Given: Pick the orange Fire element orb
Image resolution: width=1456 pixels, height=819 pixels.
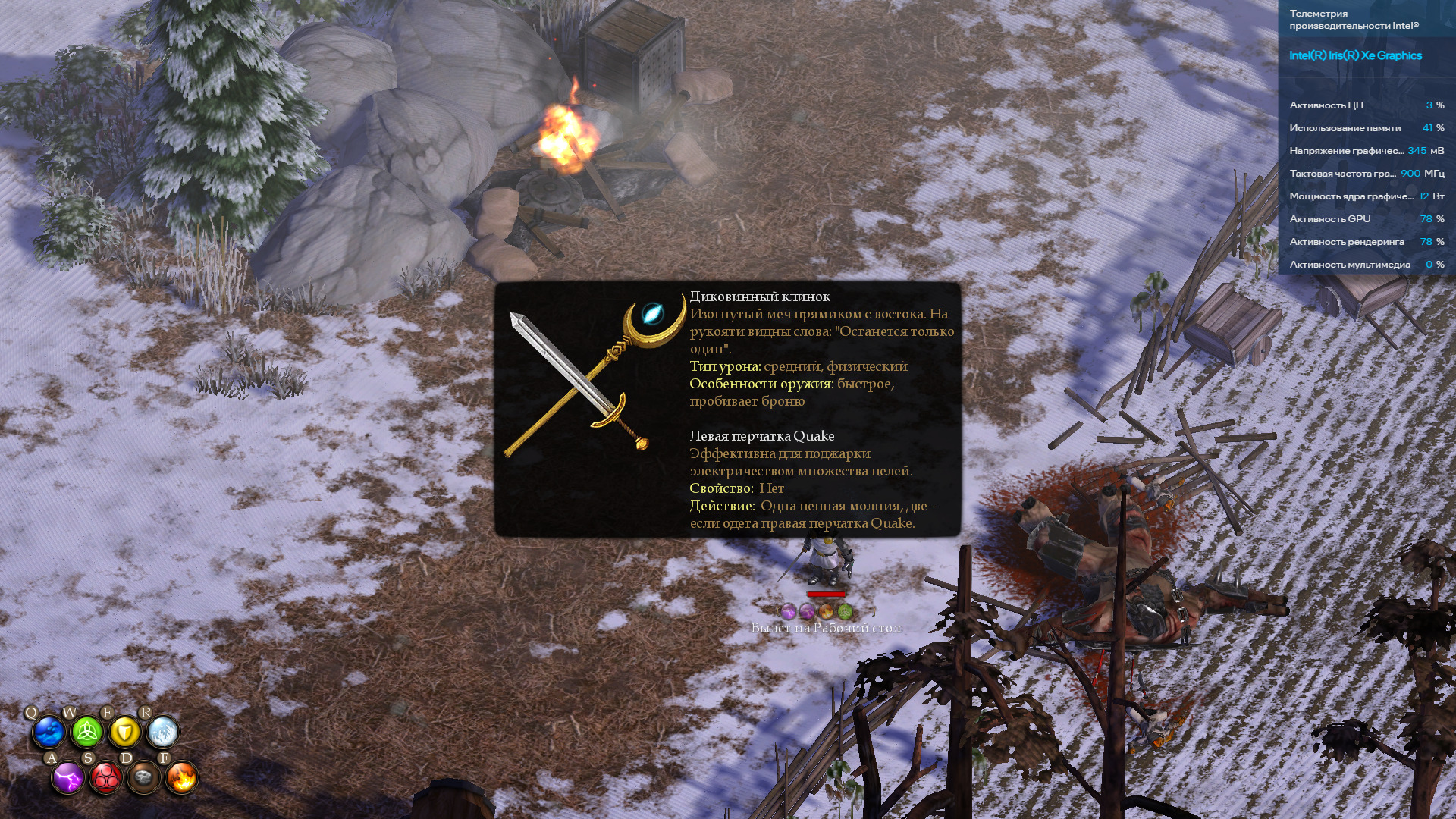Looking at the screenshot, I should coord(182,778).
